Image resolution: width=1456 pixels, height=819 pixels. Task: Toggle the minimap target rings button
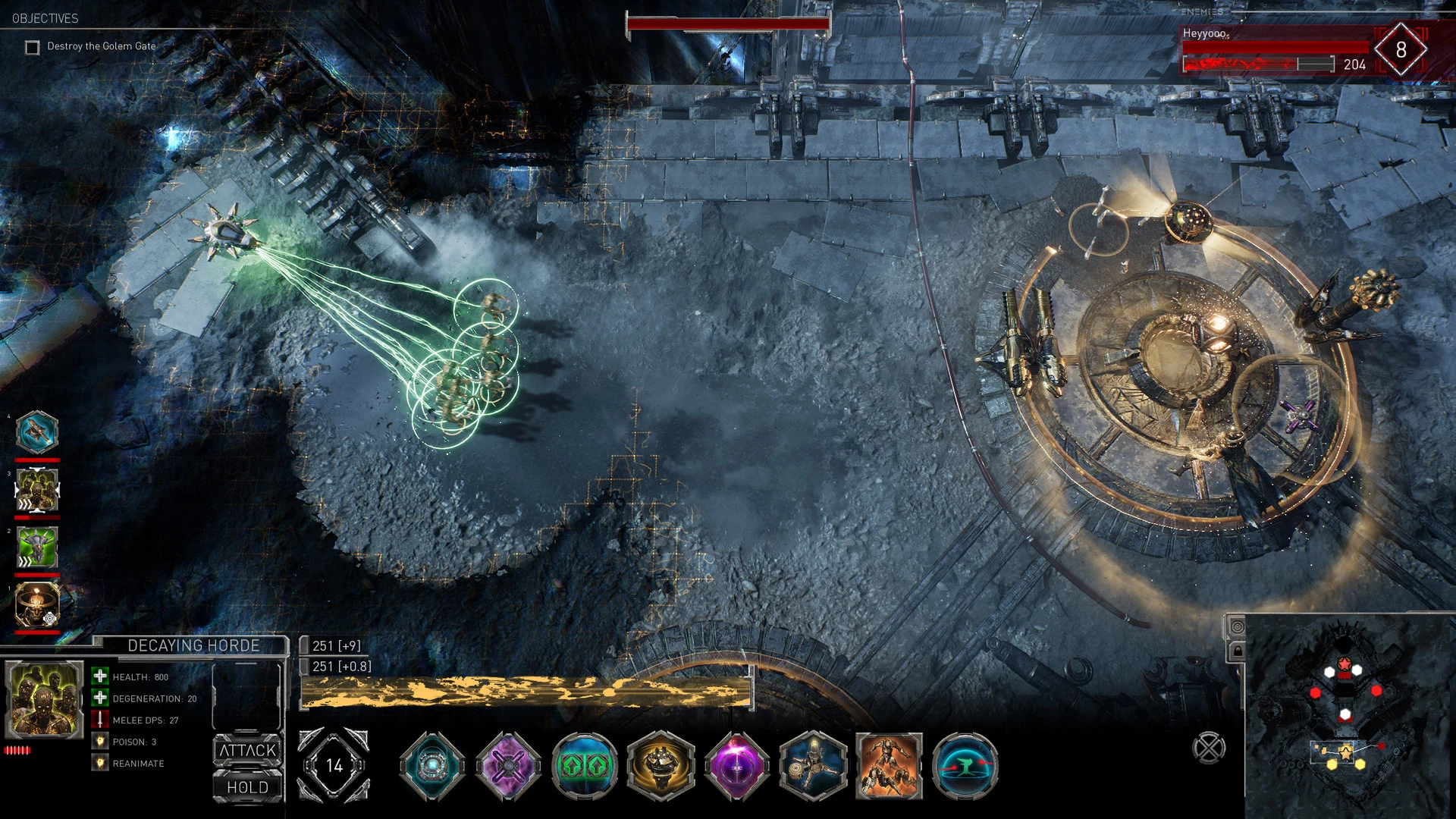tap(1238, 626)
